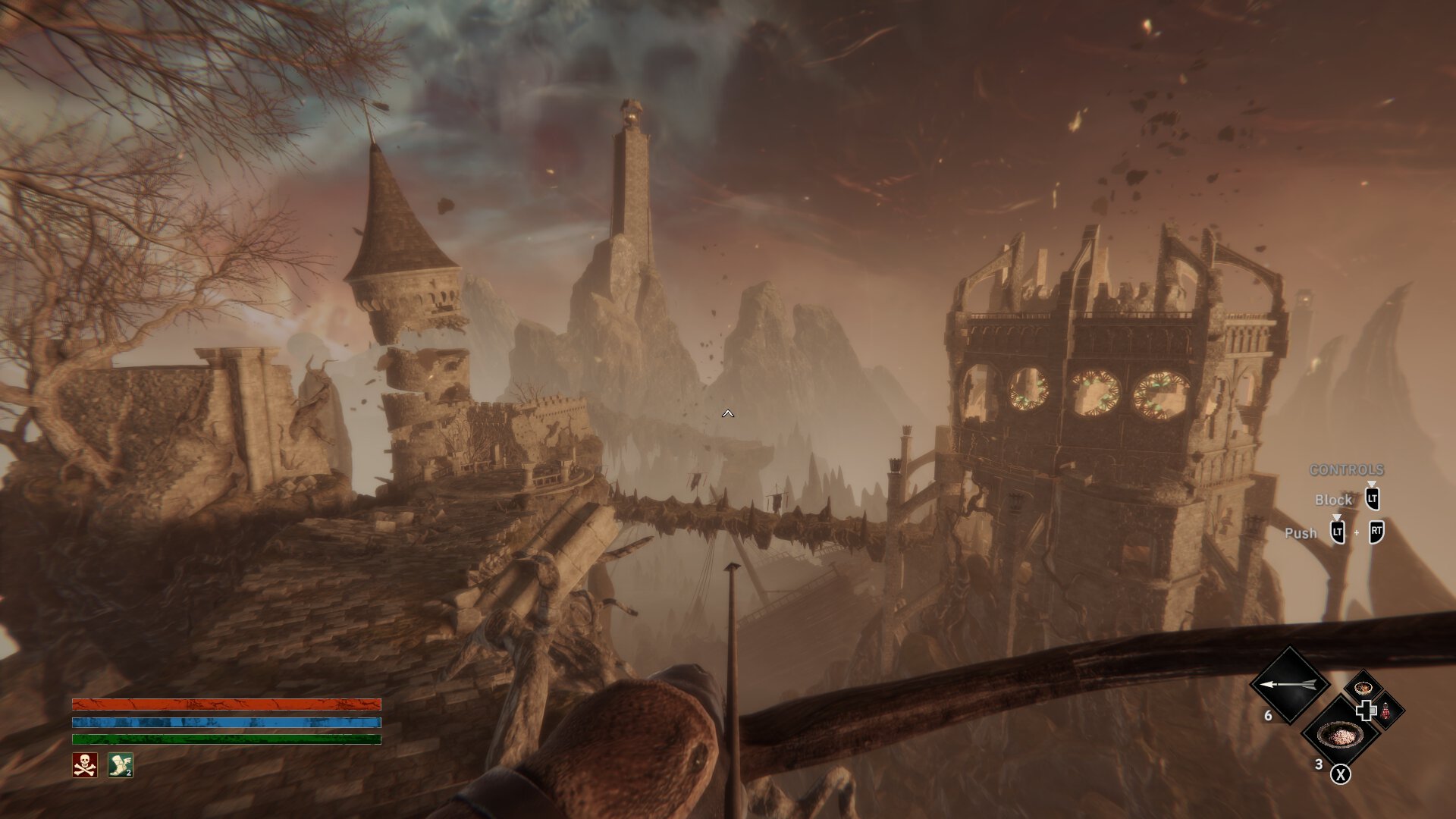
Task: Use the large bowl of grain consumable
Action: pos(1341,735)
